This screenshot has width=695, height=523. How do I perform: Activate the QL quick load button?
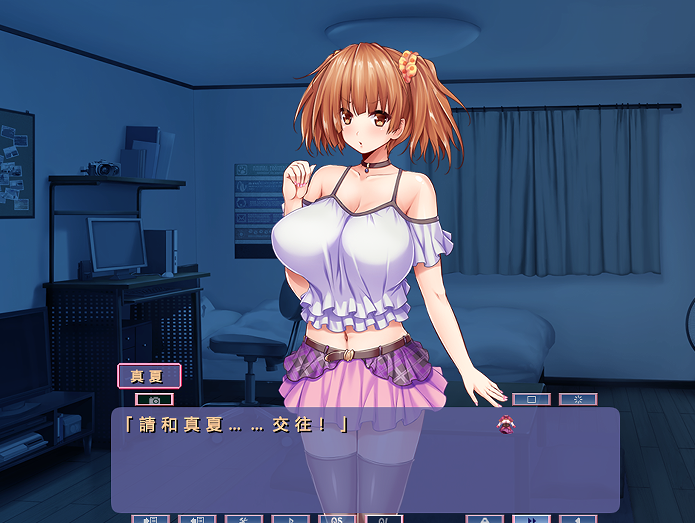[x=383, y=519]
